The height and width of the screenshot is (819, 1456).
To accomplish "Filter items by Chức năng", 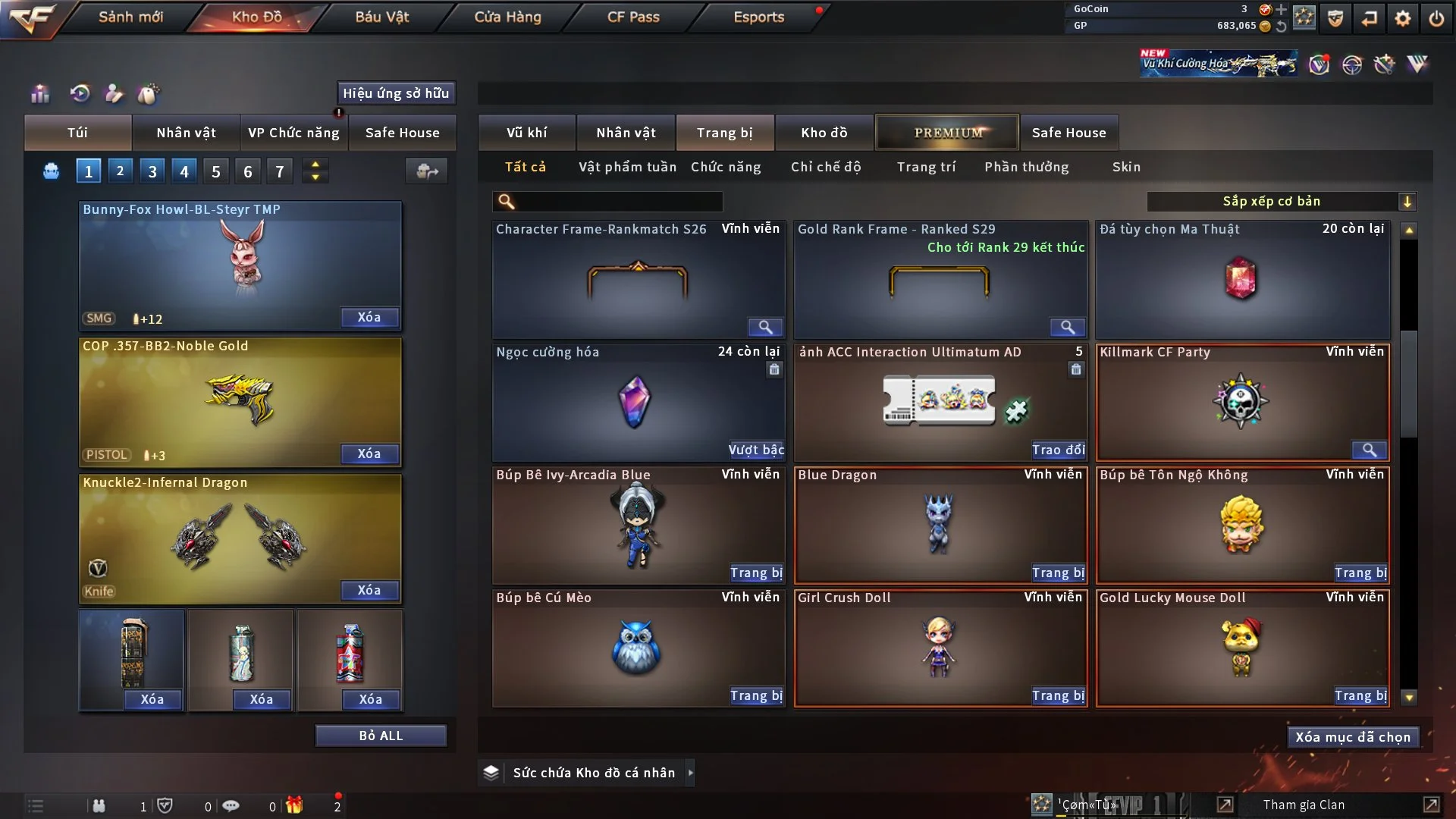I will coord(725,167).
